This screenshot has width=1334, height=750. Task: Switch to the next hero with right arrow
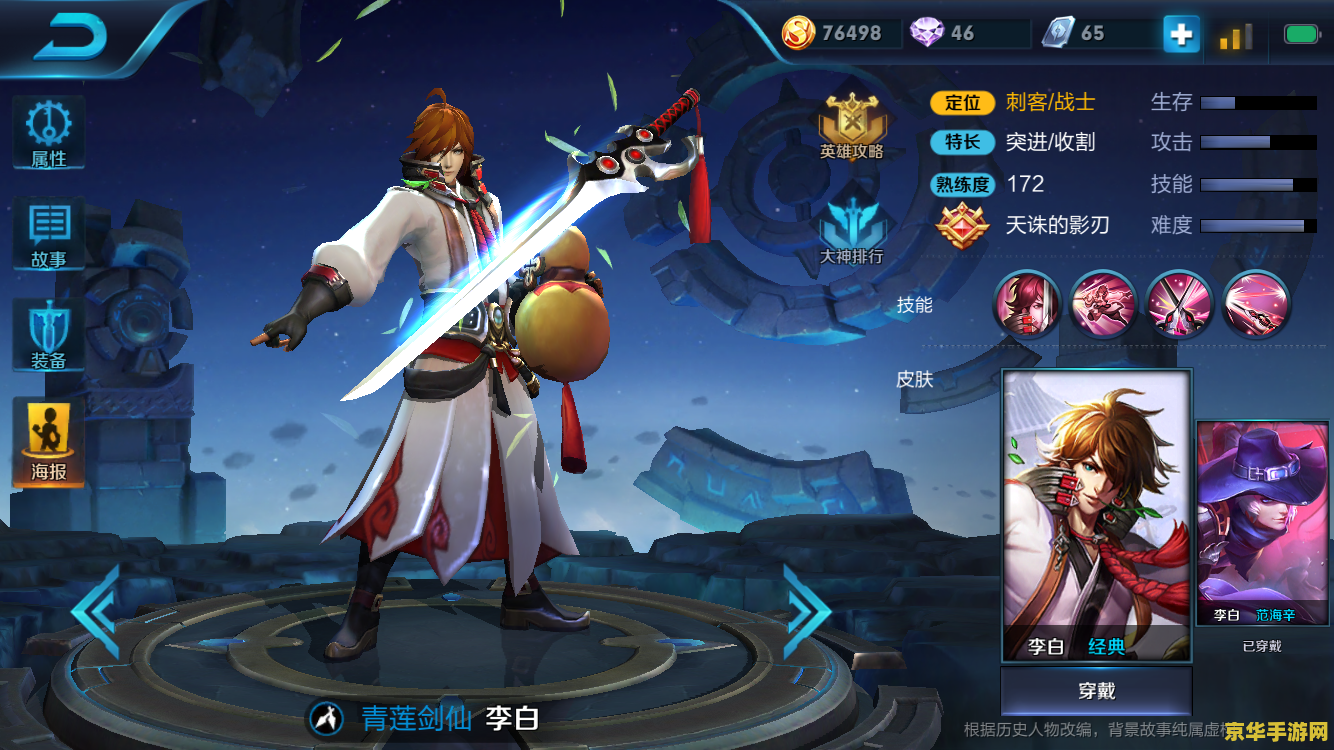(x=806, y=612)
